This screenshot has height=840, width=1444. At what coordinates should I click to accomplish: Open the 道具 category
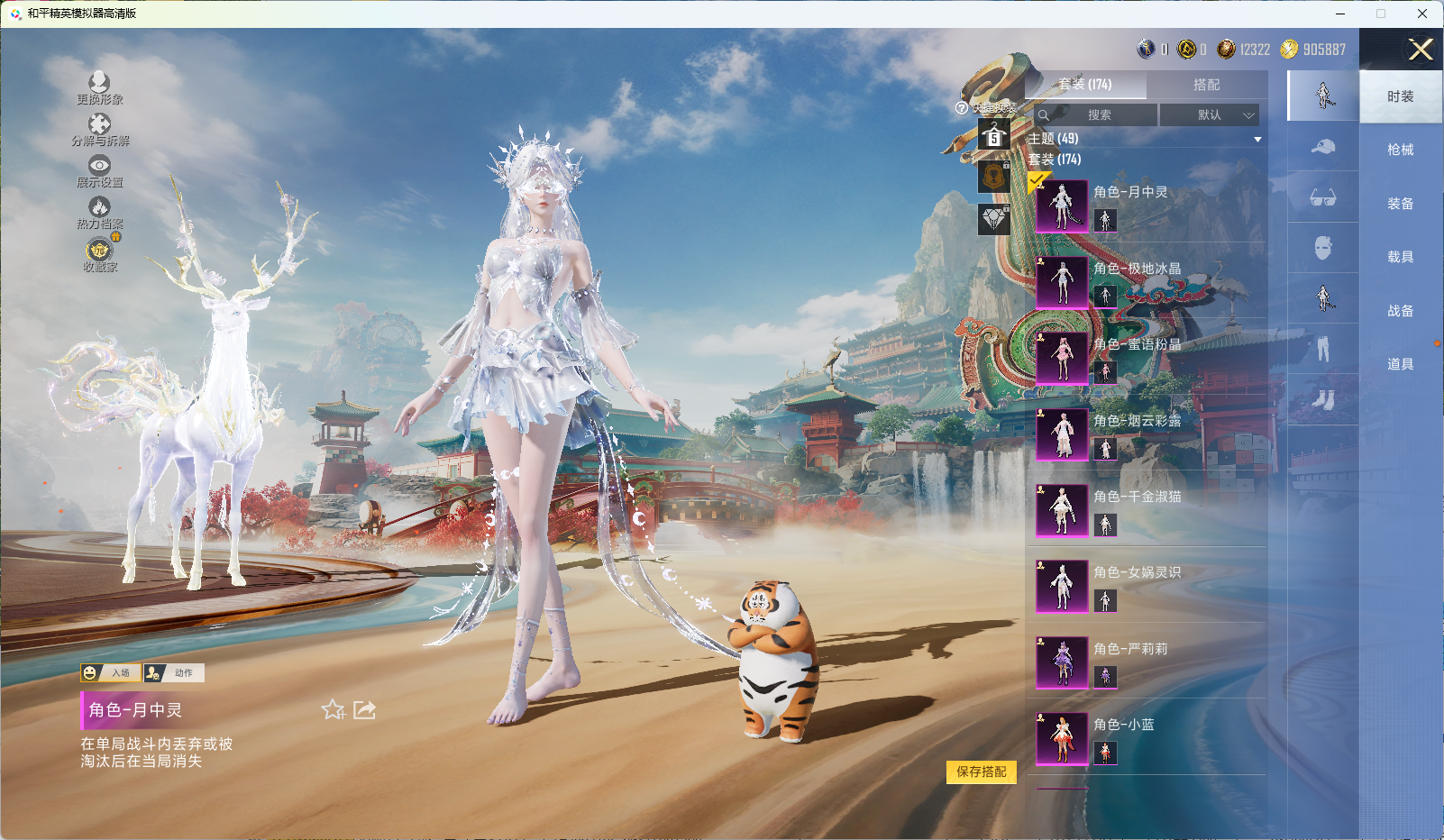pyautogui.click(x=1400, y=364)
